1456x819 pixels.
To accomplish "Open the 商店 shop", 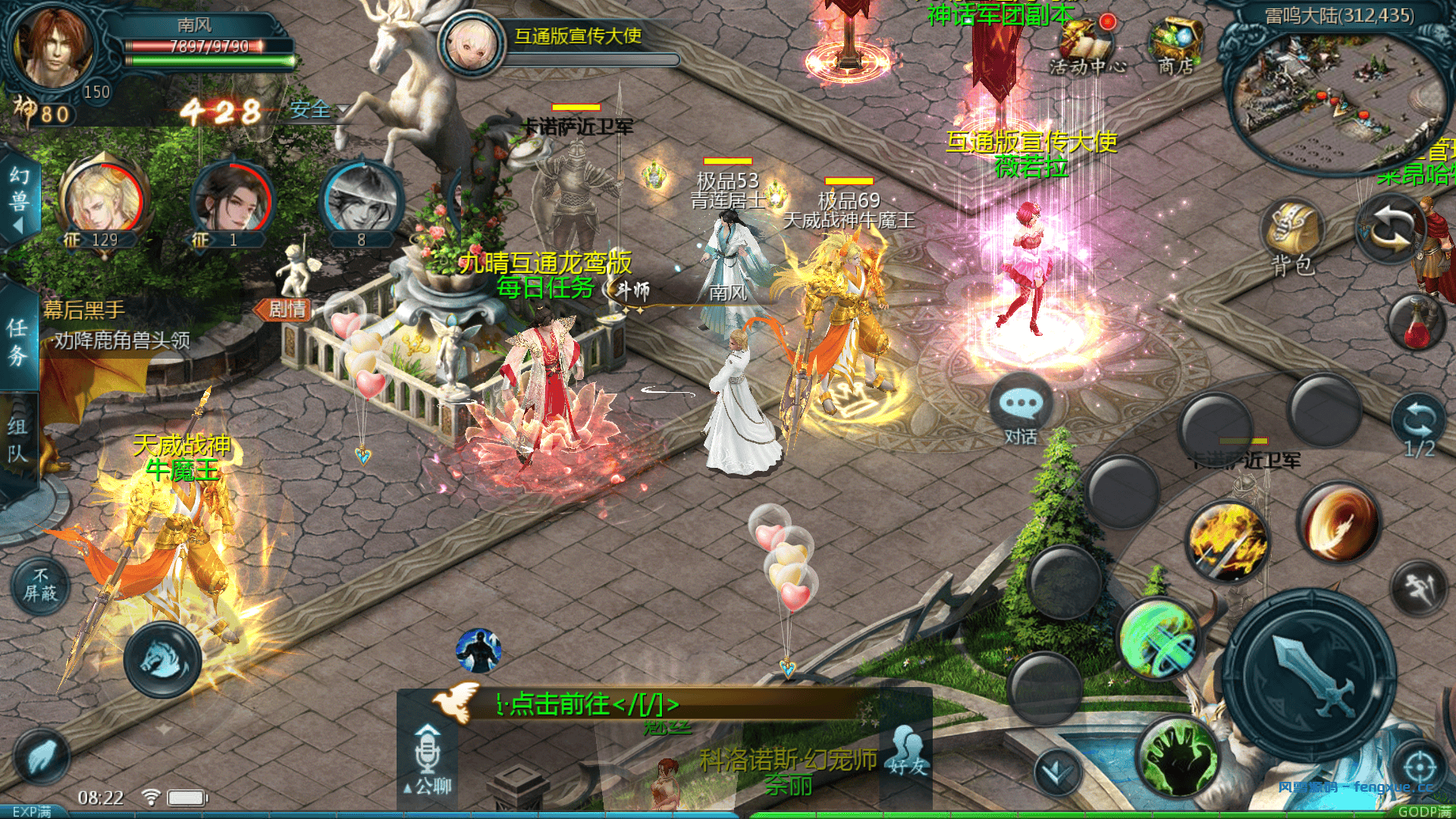I will pos(1175,45).
